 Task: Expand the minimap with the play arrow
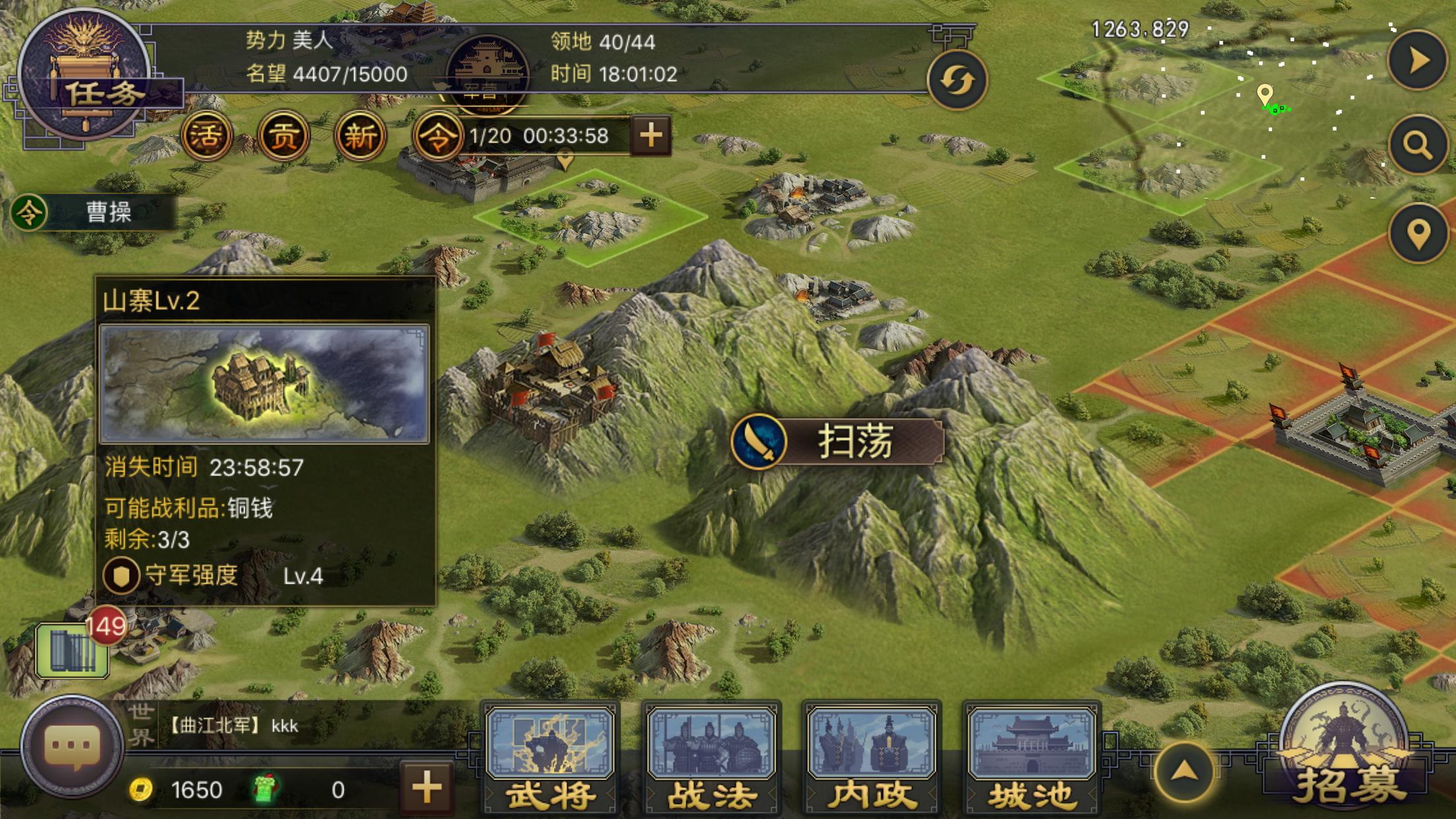tap(1418, 61)
